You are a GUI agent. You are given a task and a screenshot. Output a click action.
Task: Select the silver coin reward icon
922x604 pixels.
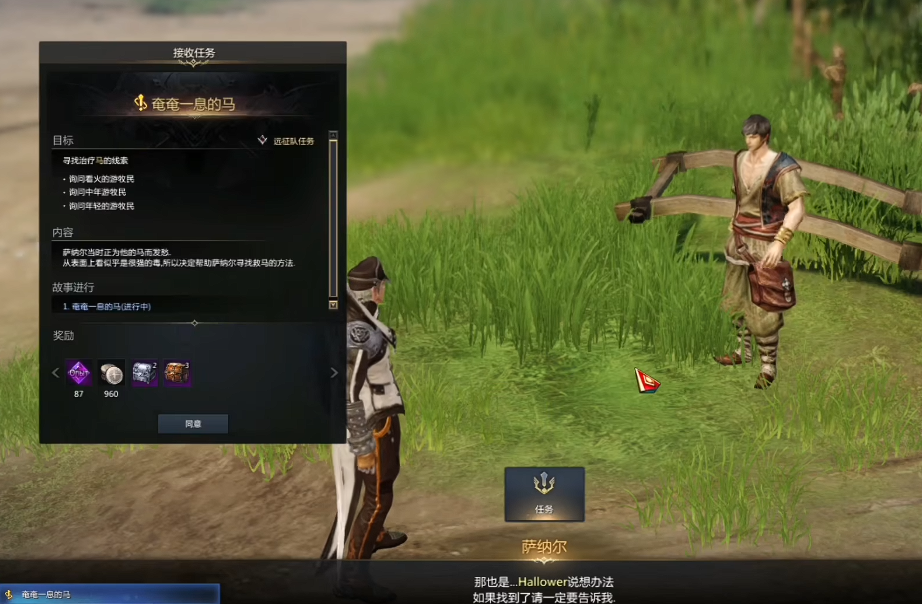tap(111, 373)
